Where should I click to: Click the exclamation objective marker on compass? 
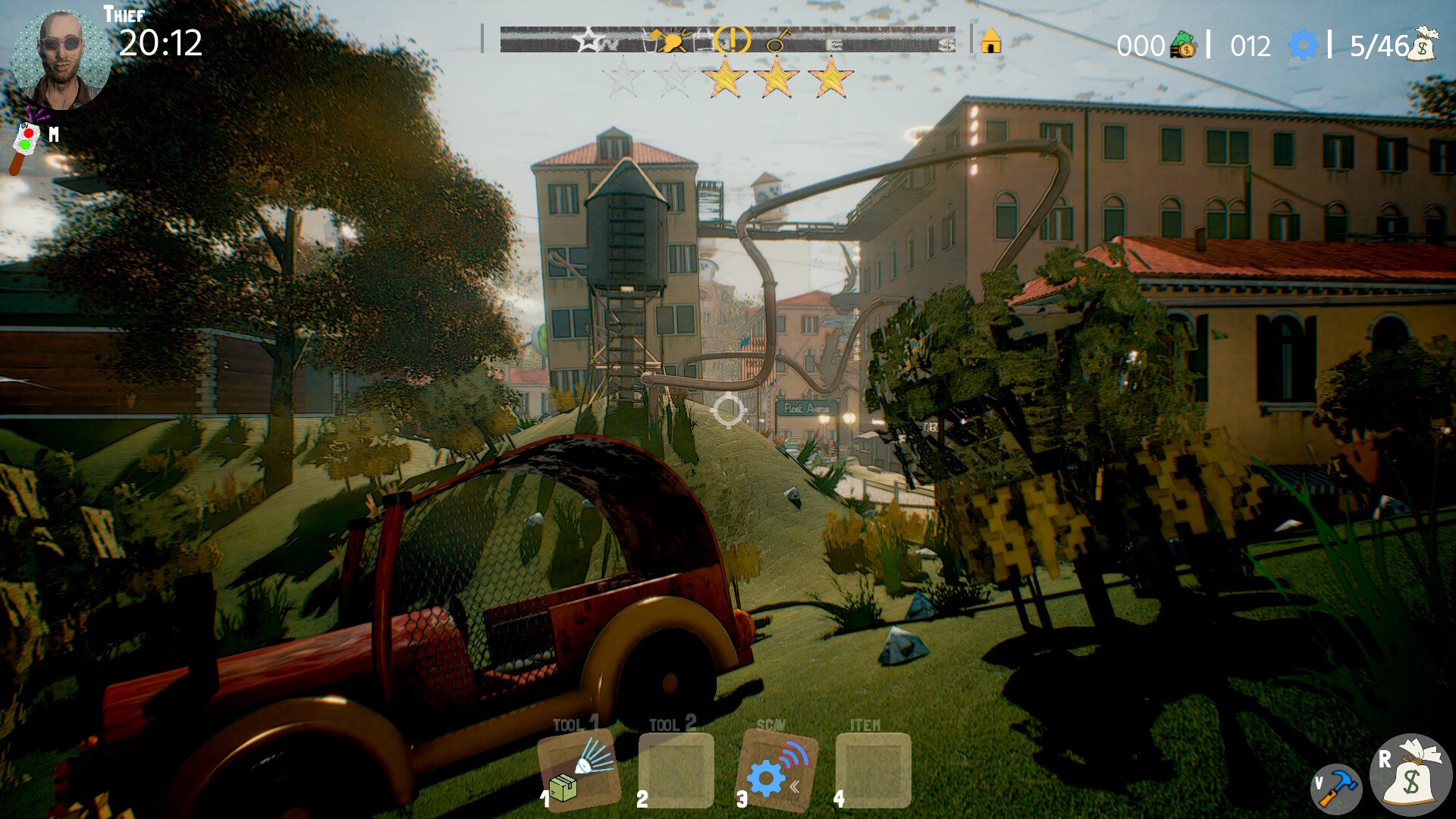point(733,39)
